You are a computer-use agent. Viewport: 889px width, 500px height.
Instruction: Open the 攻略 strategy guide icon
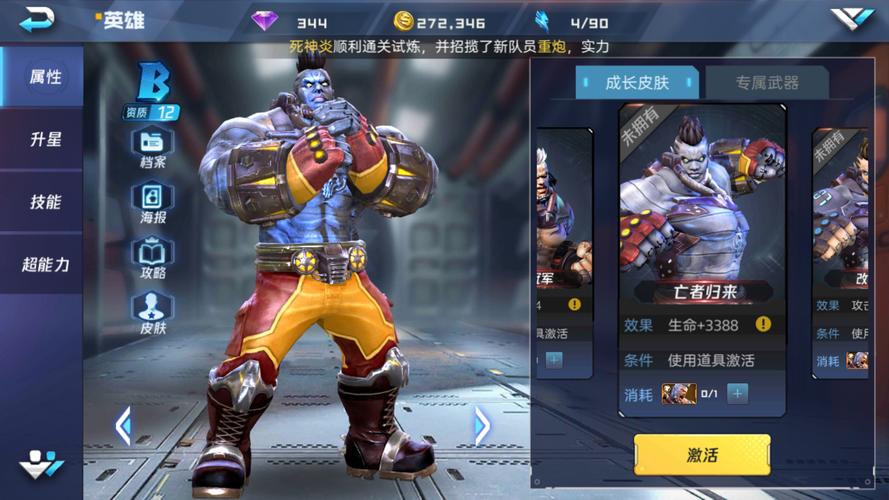click(x=153, y=256)
